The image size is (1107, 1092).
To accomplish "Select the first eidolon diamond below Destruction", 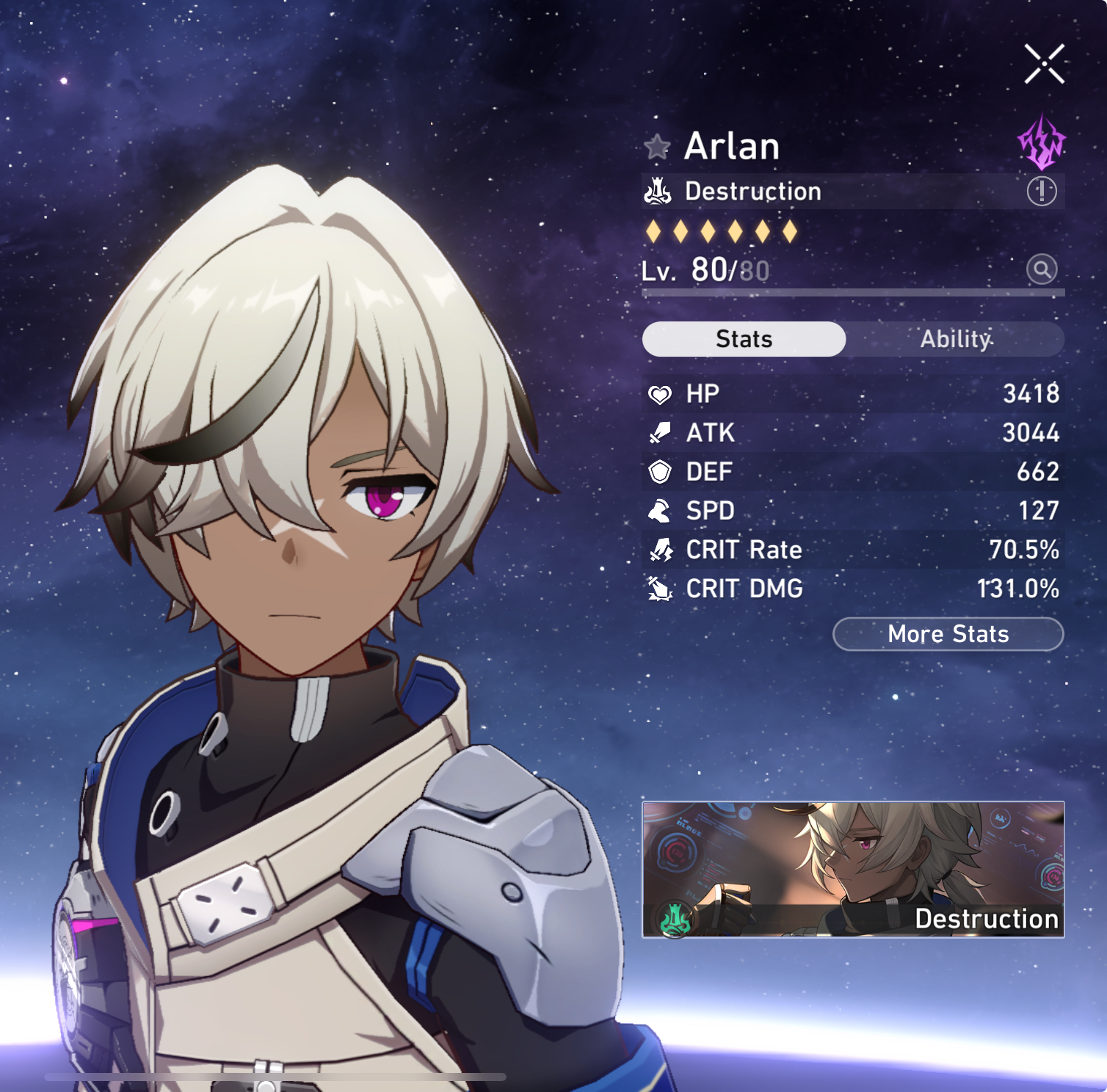I will click(x=654, y=230).
